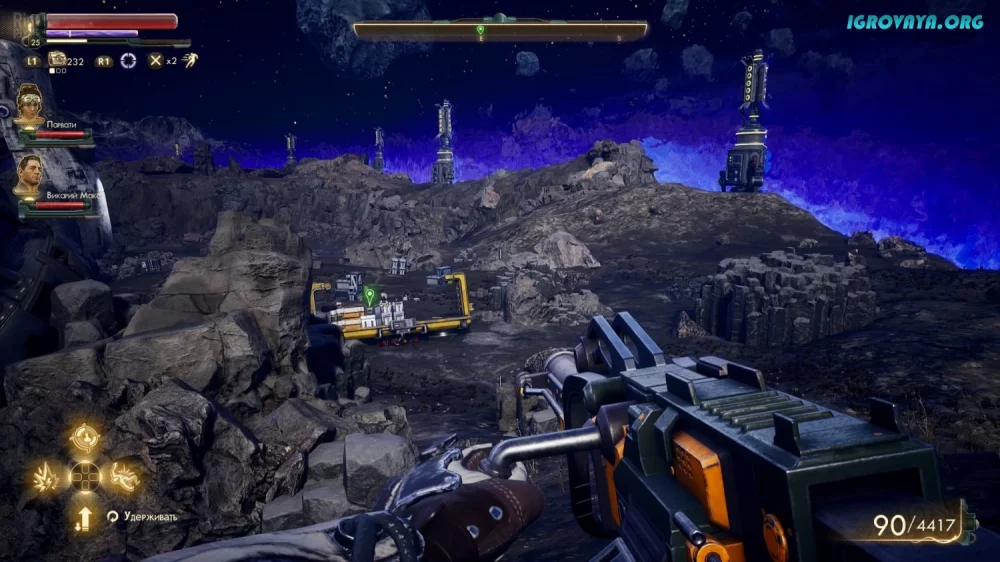Select the companion follow arrow command
Screen dimensions: 1000x562
click(x=85, y=517)
